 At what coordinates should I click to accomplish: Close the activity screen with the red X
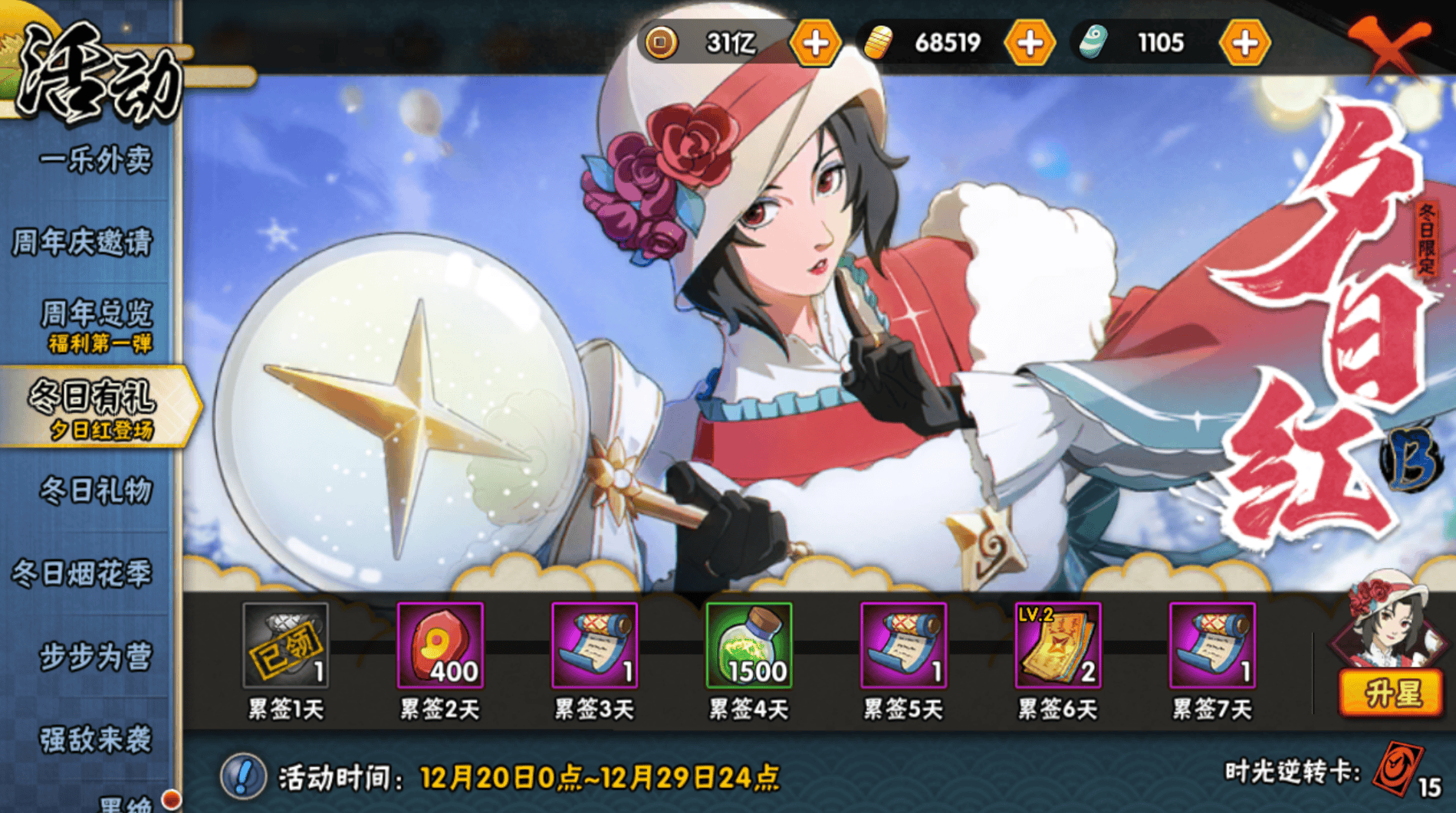(1389, 44)
